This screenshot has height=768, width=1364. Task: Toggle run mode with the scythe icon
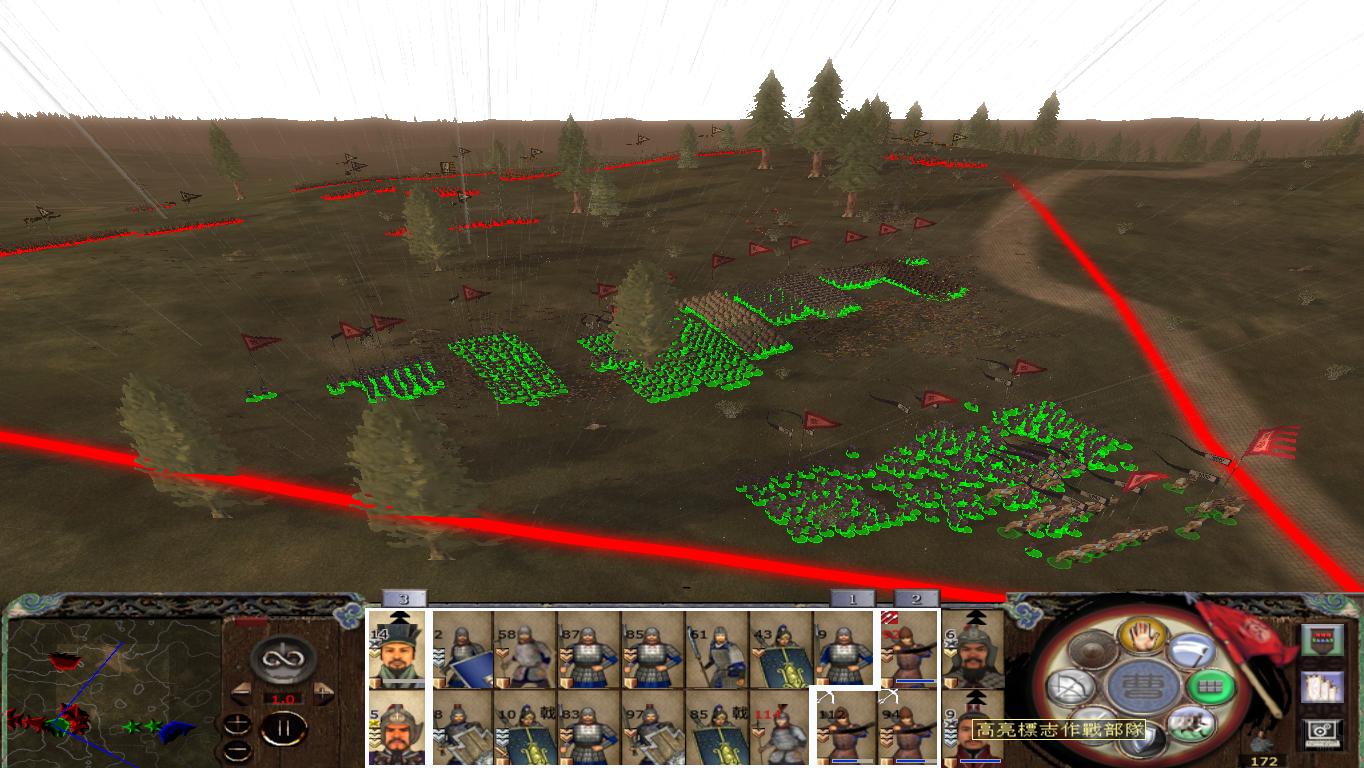coord(1188,652)
